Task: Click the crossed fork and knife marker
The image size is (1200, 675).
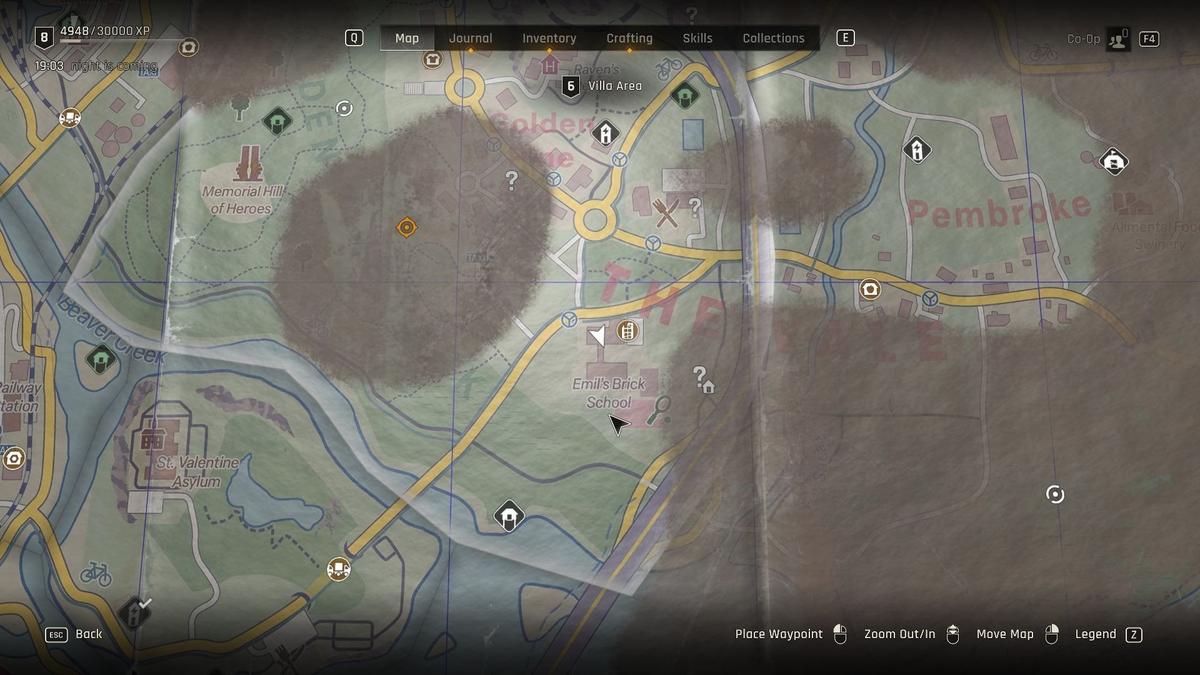Action: 665,211
